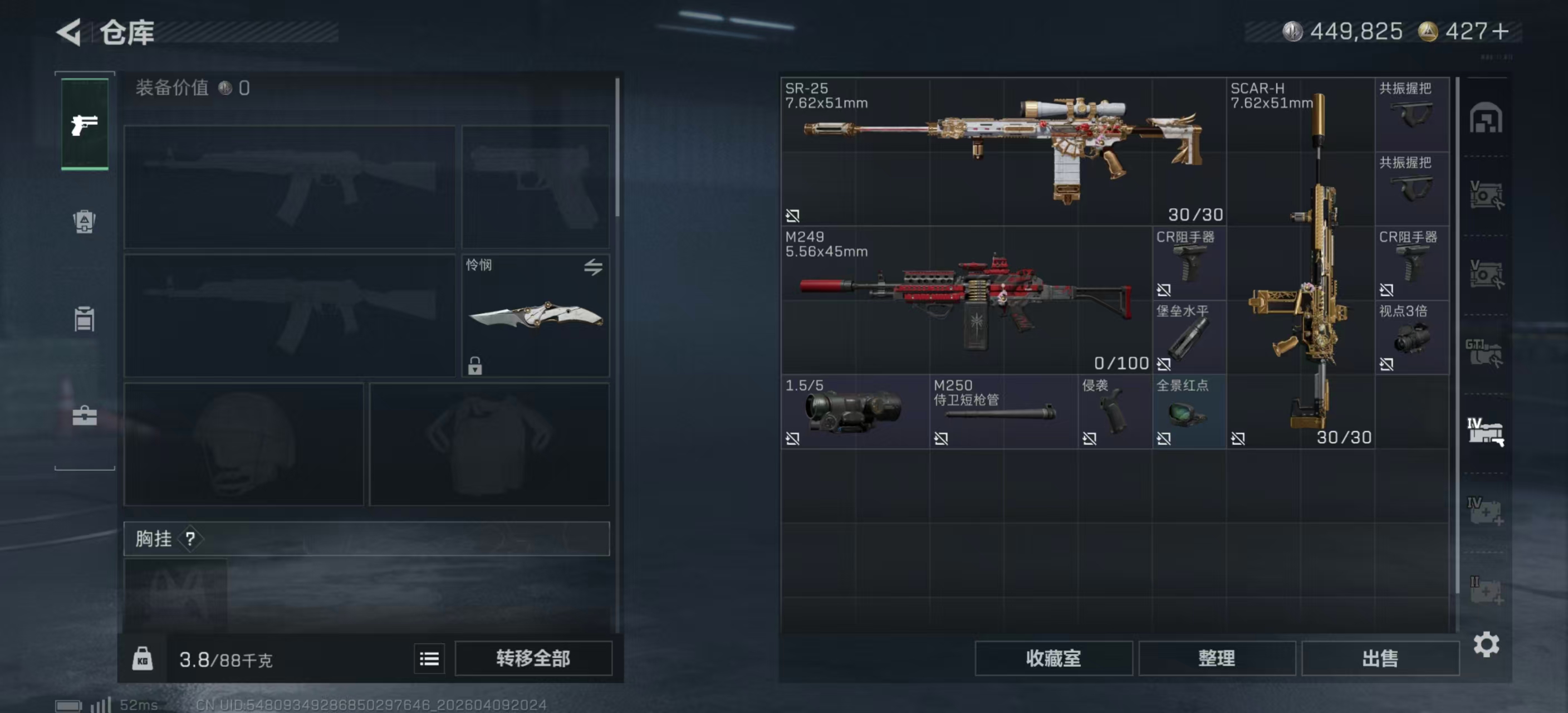This screenshot has width=1568, height=713.
Task: Add currency with the plus button
Action: pos(1501,32)
